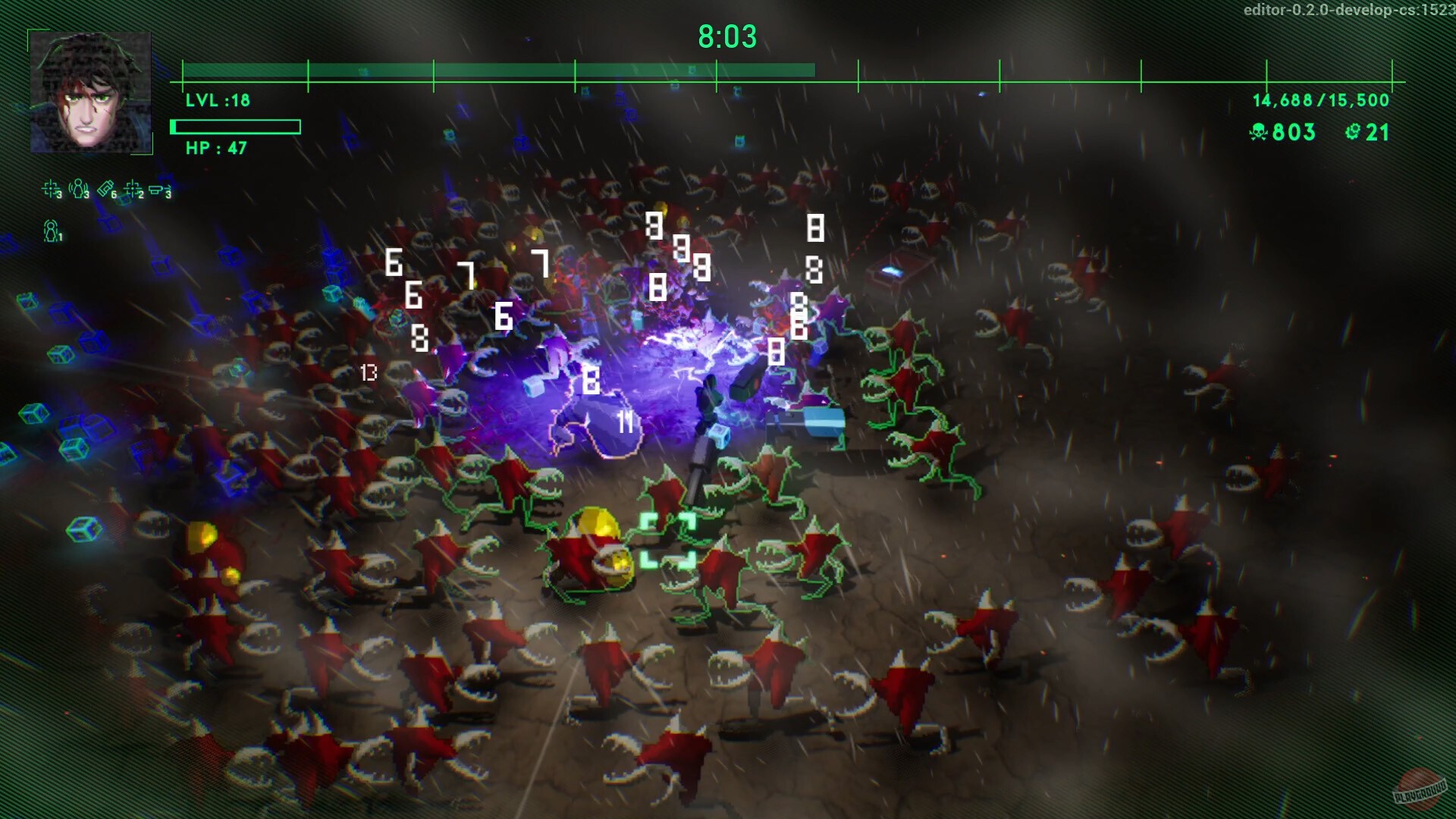This screenshot has height=819, width=1456.
Task: Click the HP : 47 health label
Action: coord(215,148)
